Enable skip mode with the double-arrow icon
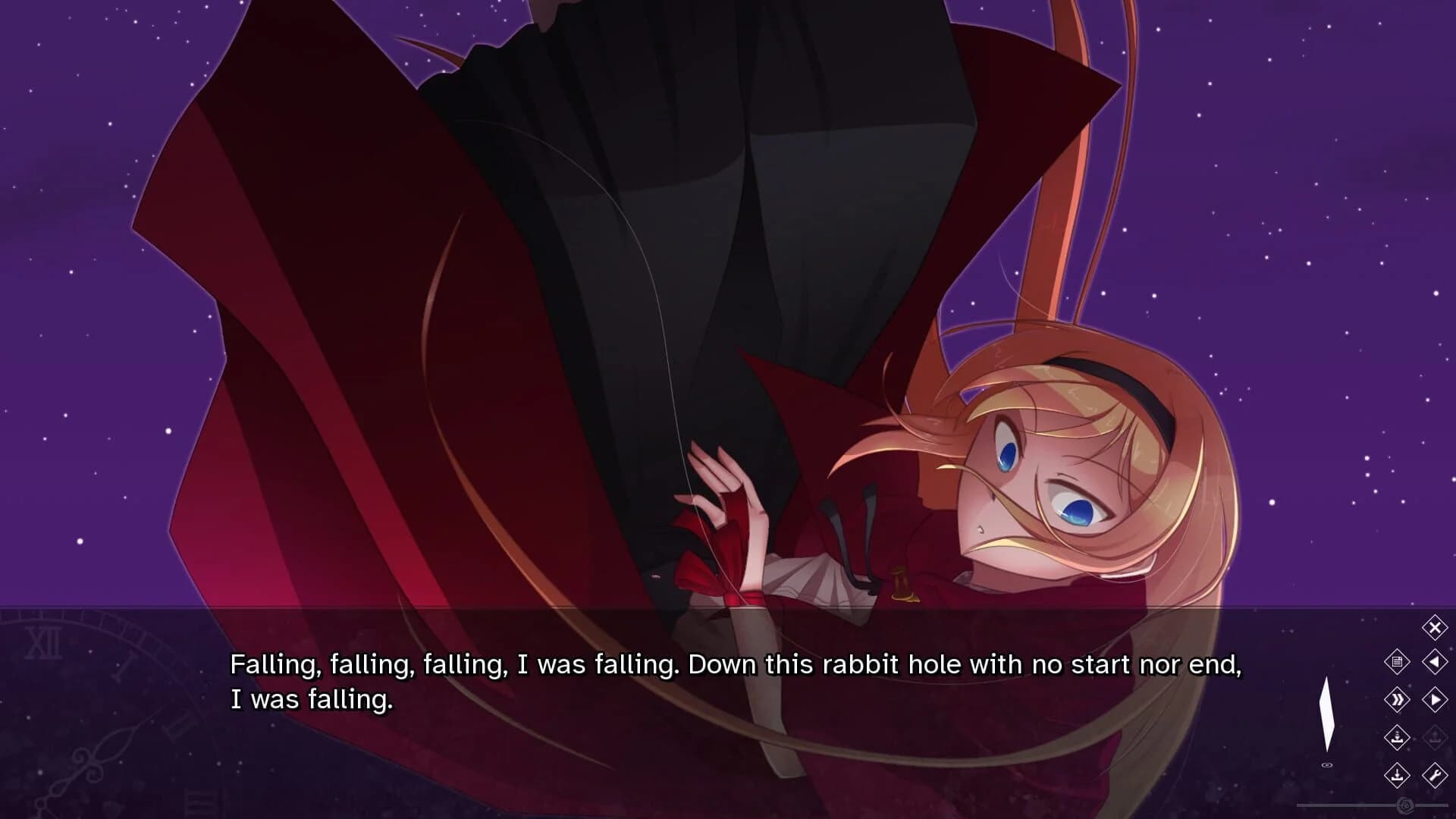1456x819 pixels. [x=1398, y=700]
